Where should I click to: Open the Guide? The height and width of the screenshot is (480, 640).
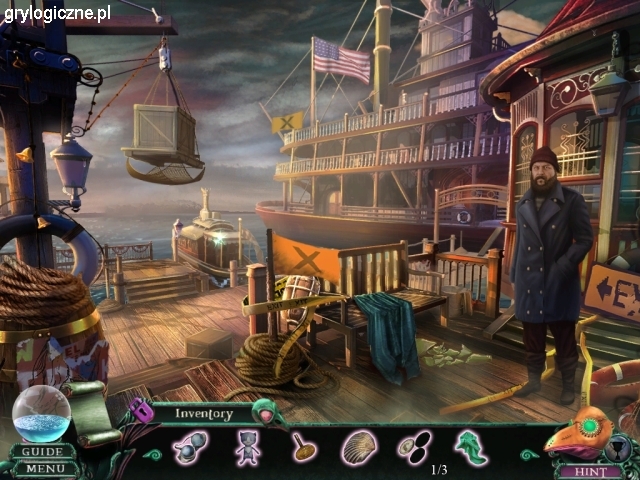tap(44, 451)
